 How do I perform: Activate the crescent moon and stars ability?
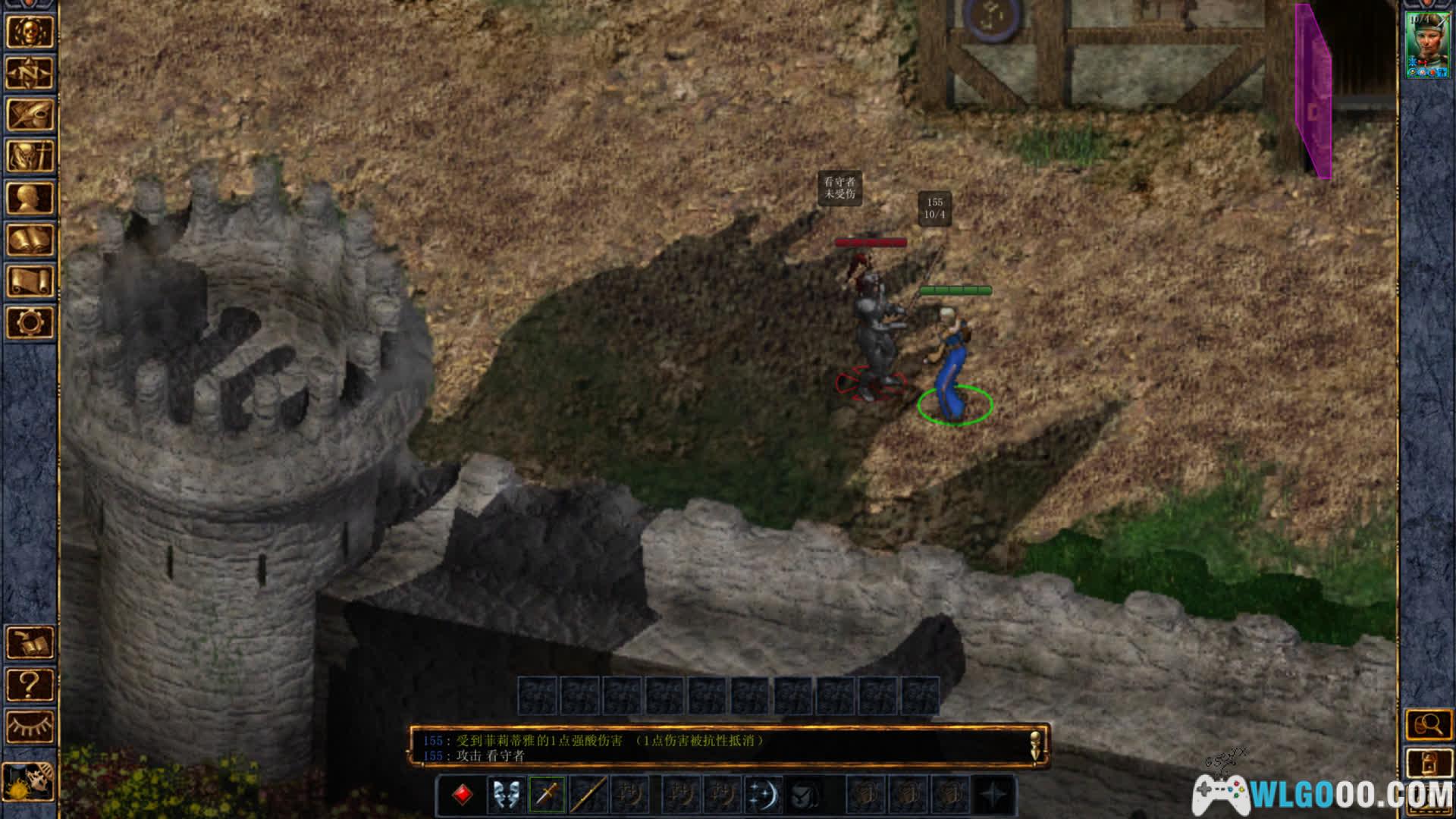pyautogui.click(x=763, y=795)
